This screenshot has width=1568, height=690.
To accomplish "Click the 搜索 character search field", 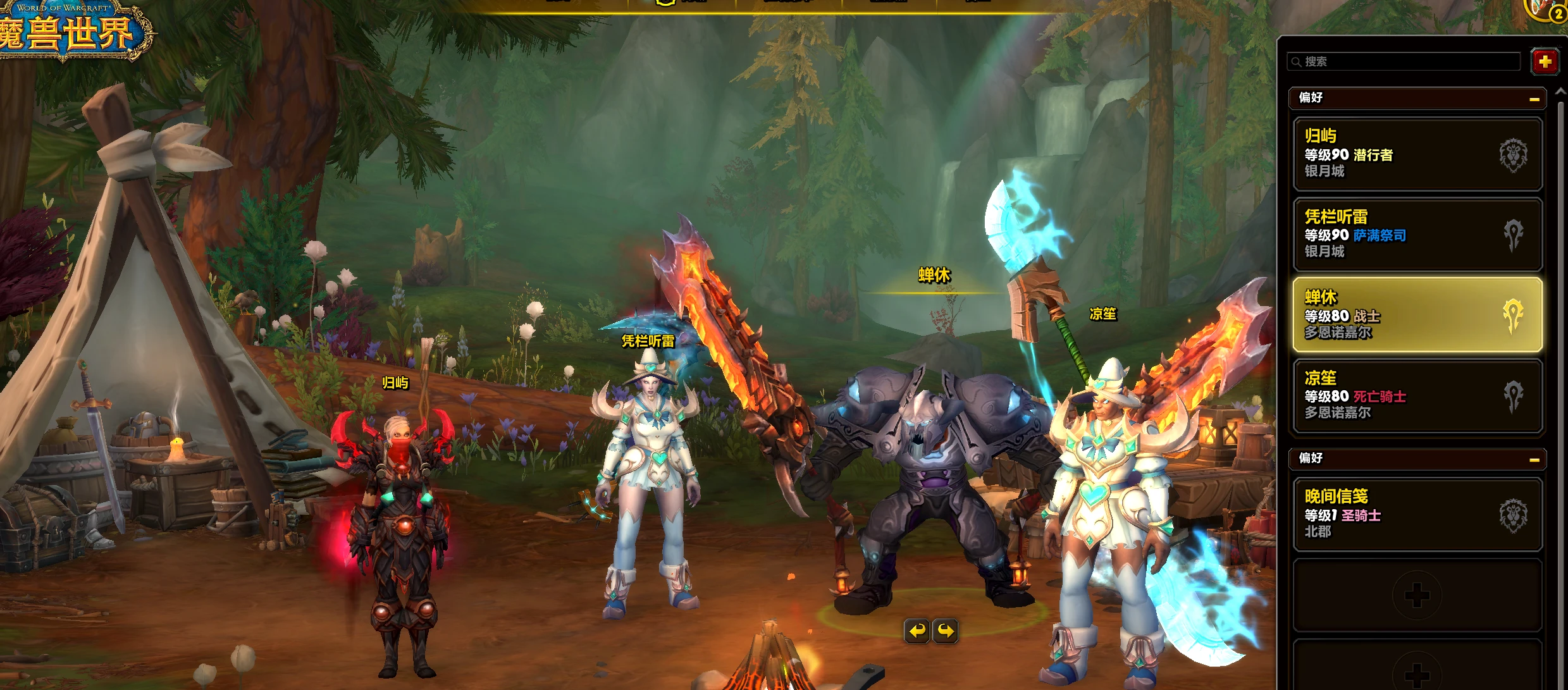I will pos(1404,61).
